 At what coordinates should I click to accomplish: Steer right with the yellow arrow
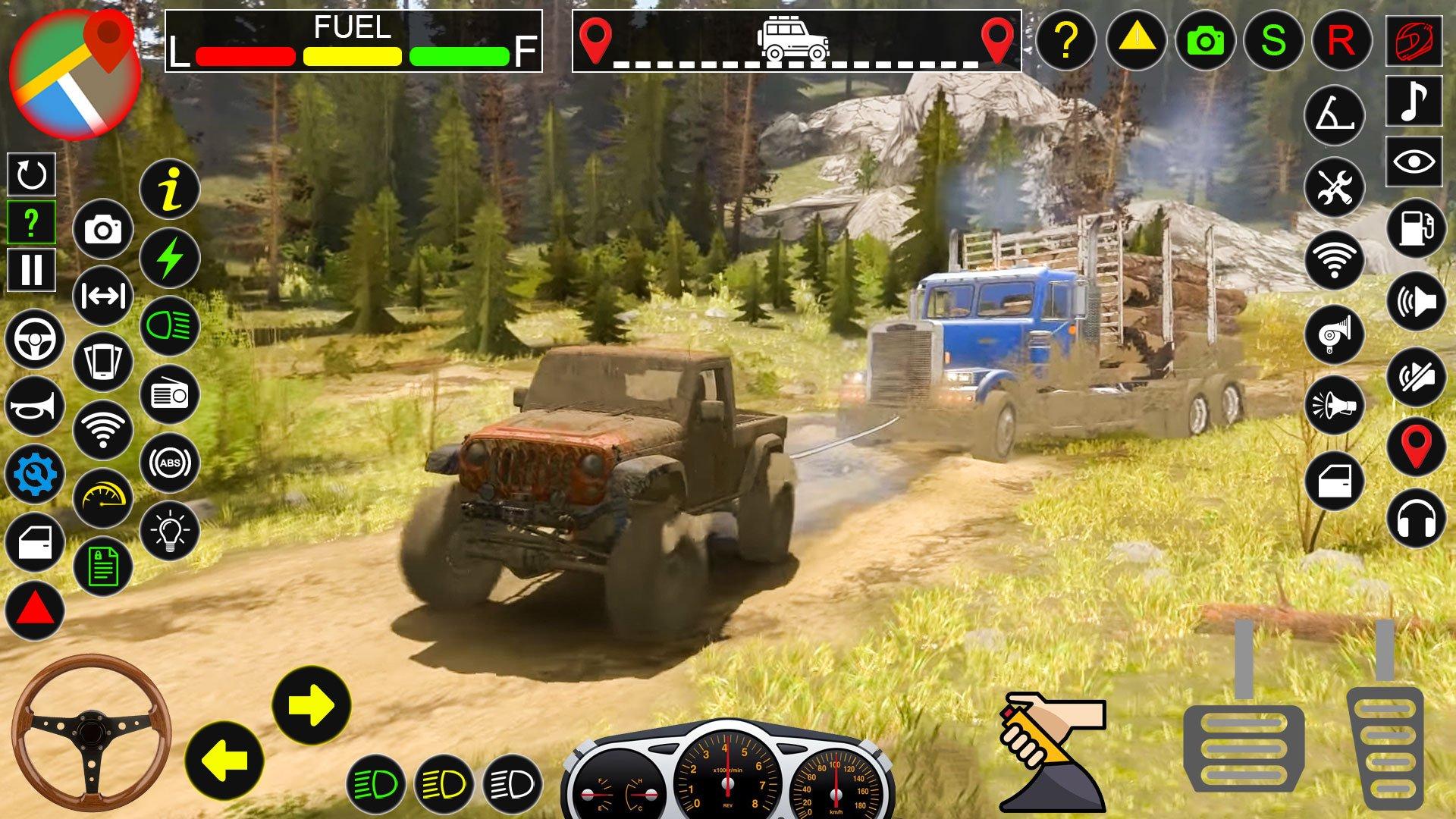pos(312,705)
